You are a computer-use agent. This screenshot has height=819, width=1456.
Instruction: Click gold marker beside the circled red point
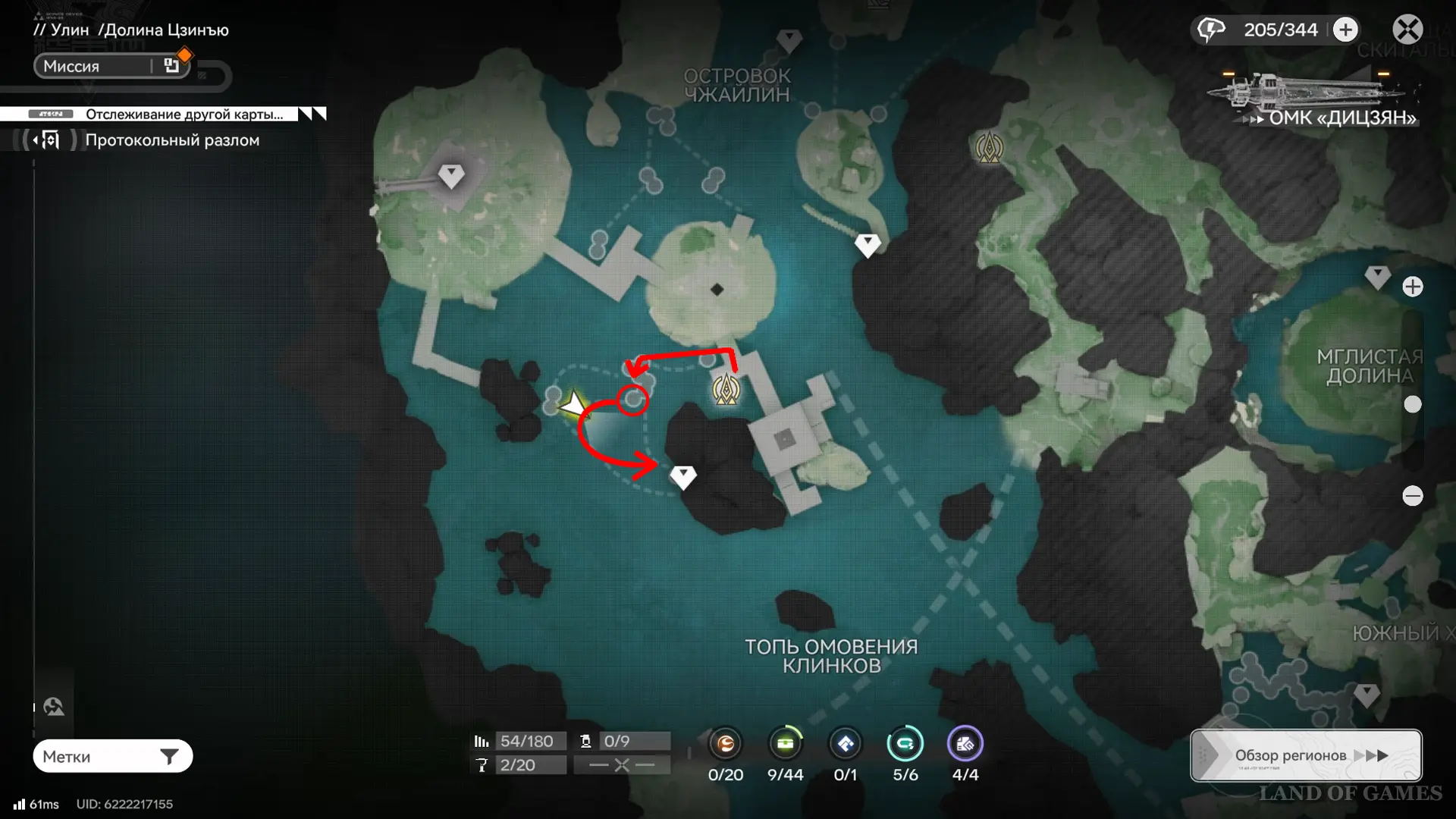coord(726,389)
